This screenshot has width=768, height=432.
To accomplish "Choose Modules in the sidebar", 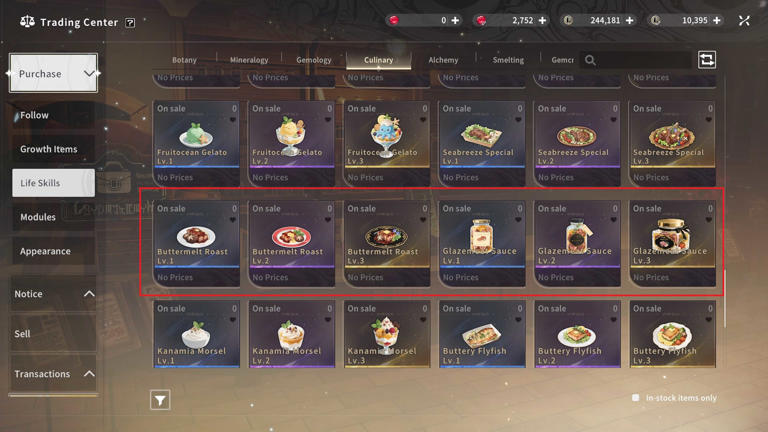I will click(x=38, y=217).
